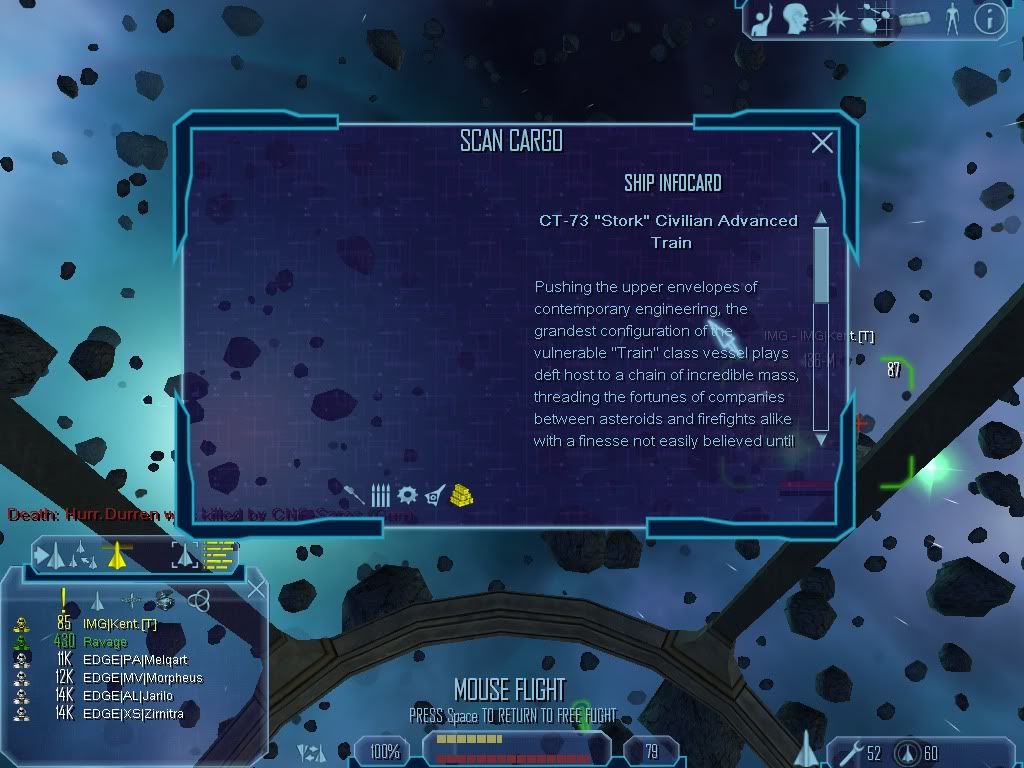Select Ravage in the contact list
Viewport: 1024px width, 768px height.
pyautogui.click(x=105, y=642)
